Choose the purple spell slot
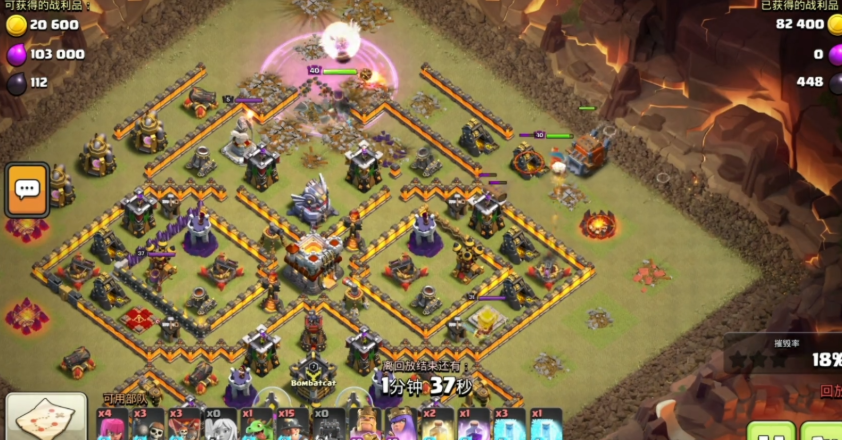842x440 pixels. click(473, 424)
